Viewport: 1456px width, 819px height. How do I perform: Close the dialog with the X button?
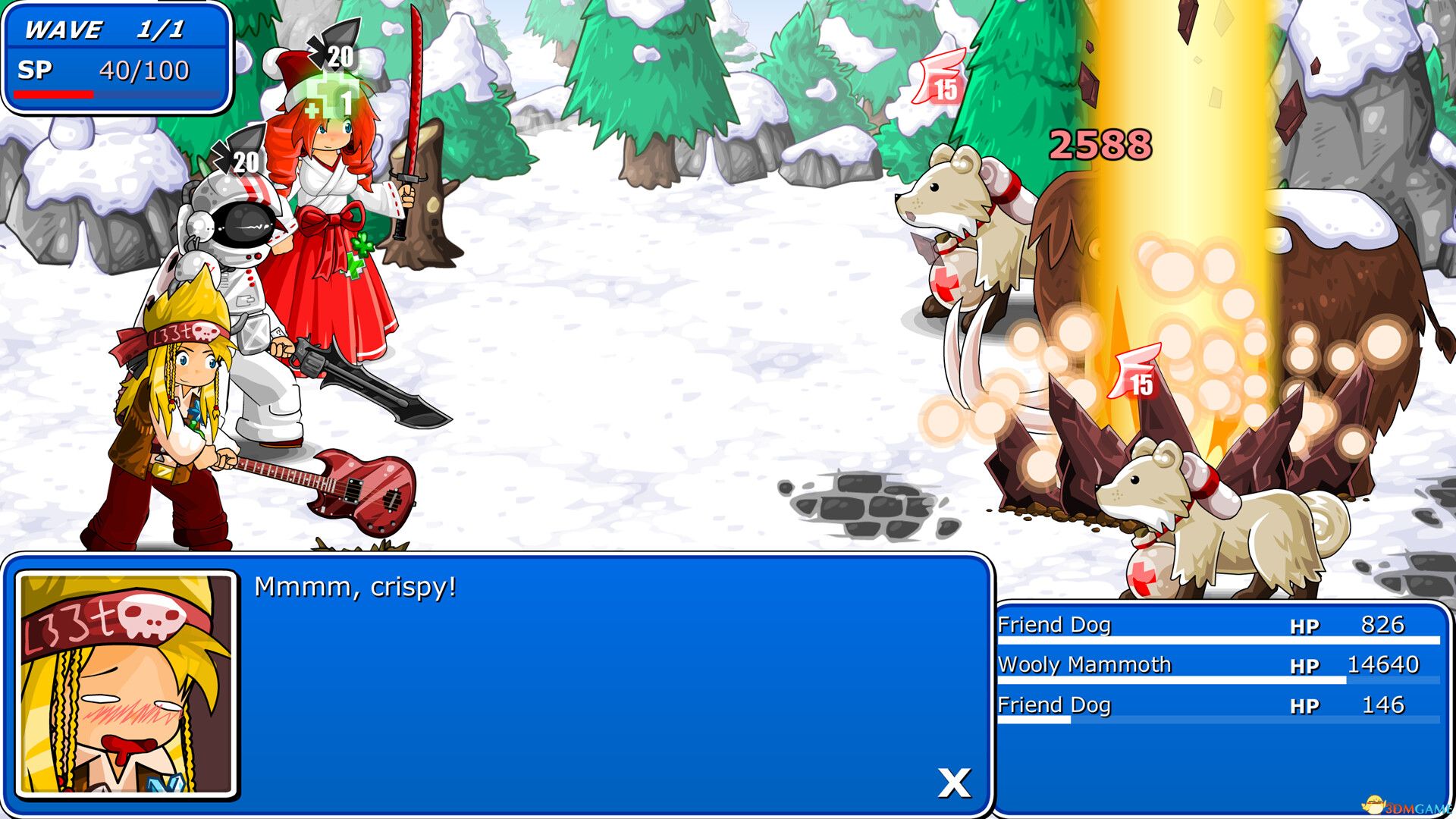[955, 783]
